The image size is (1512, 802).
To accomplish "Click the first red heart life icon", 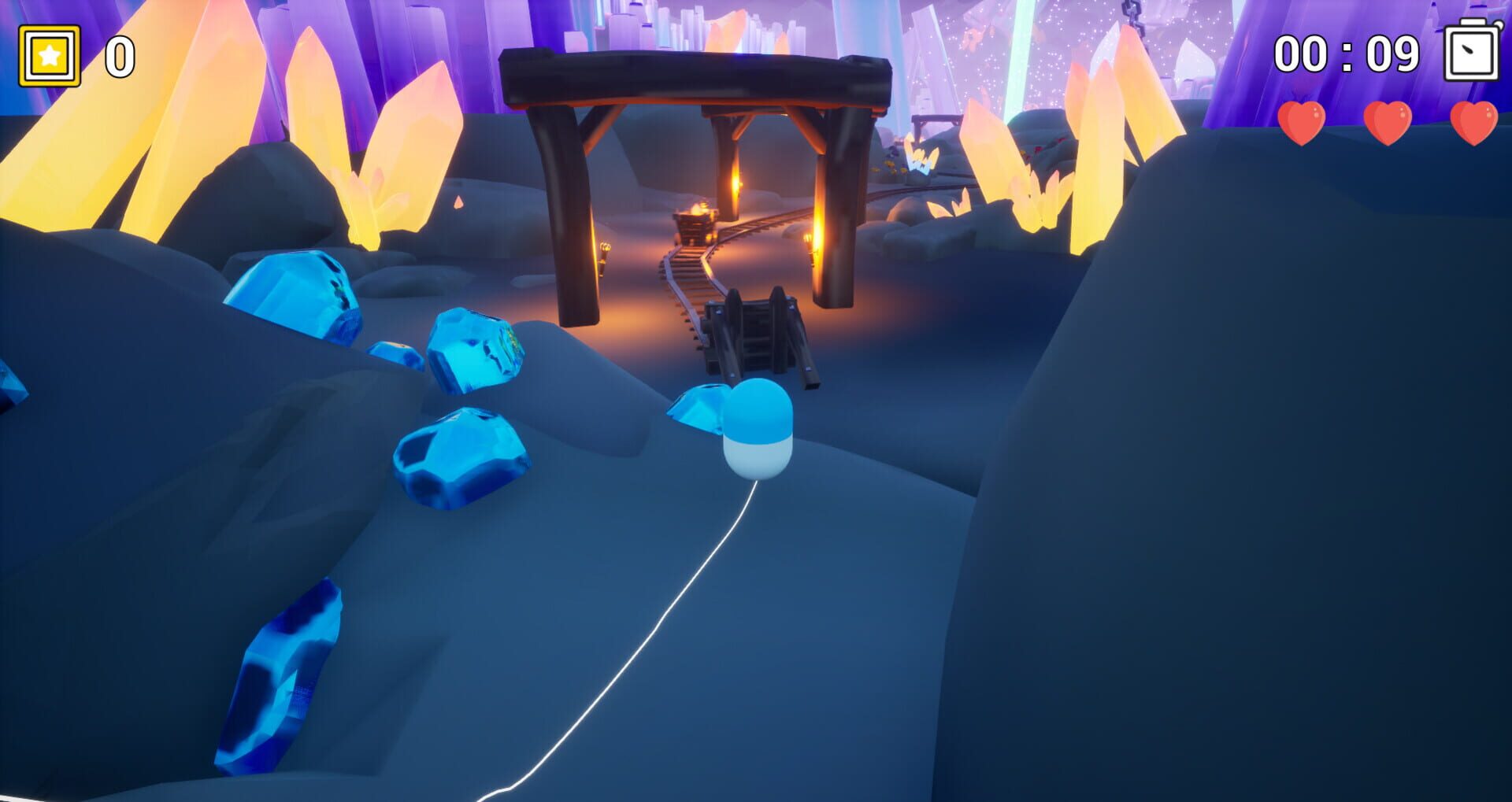I will coord(1300,125).
